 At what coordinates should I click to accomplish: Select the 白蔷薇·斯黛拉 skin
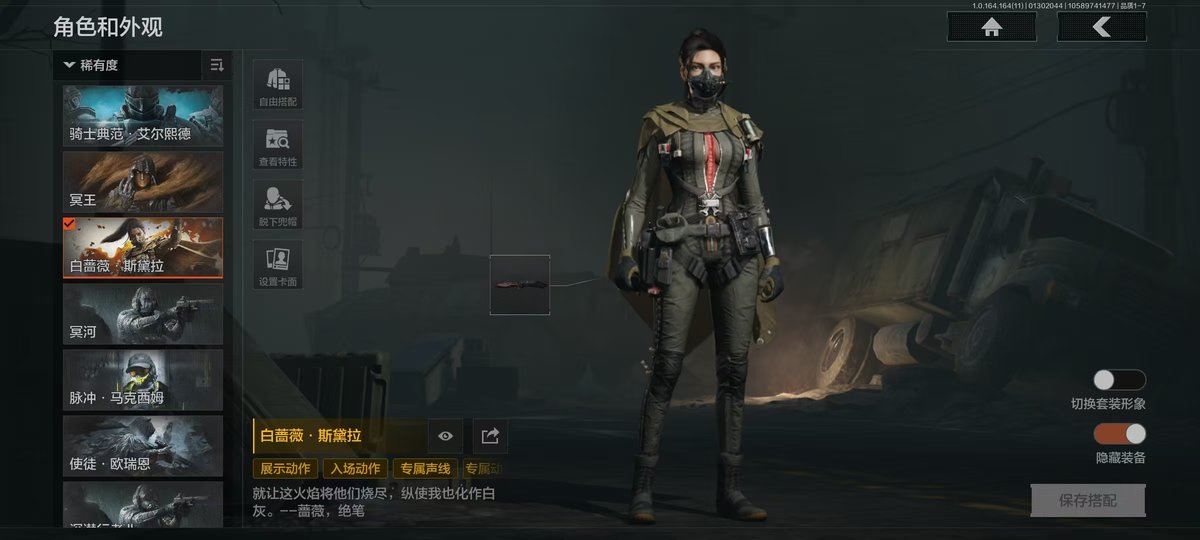coord(143,248)
